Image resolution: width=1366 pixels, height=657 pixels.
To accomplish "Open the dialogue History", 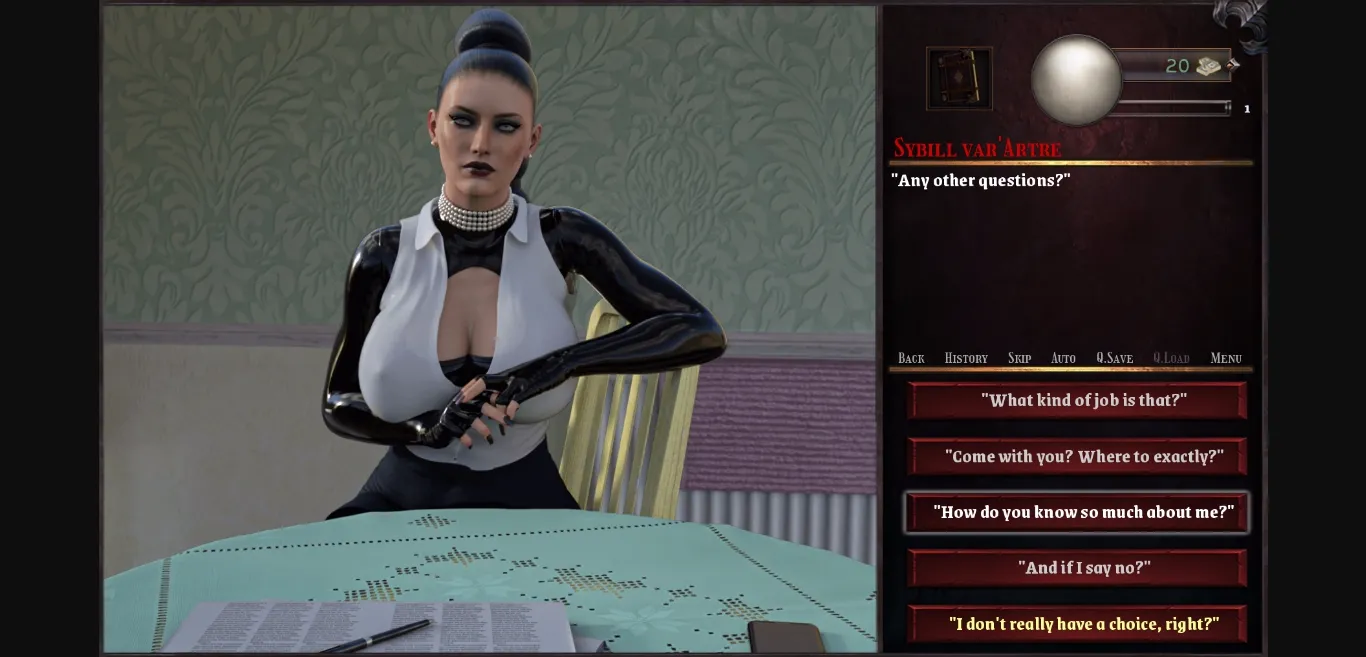I will pos(966,358).
